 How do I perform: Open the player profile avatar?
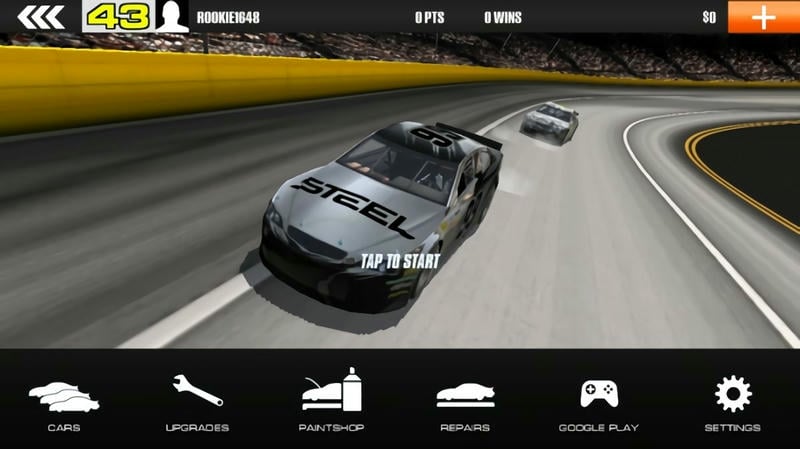[173, 16]
